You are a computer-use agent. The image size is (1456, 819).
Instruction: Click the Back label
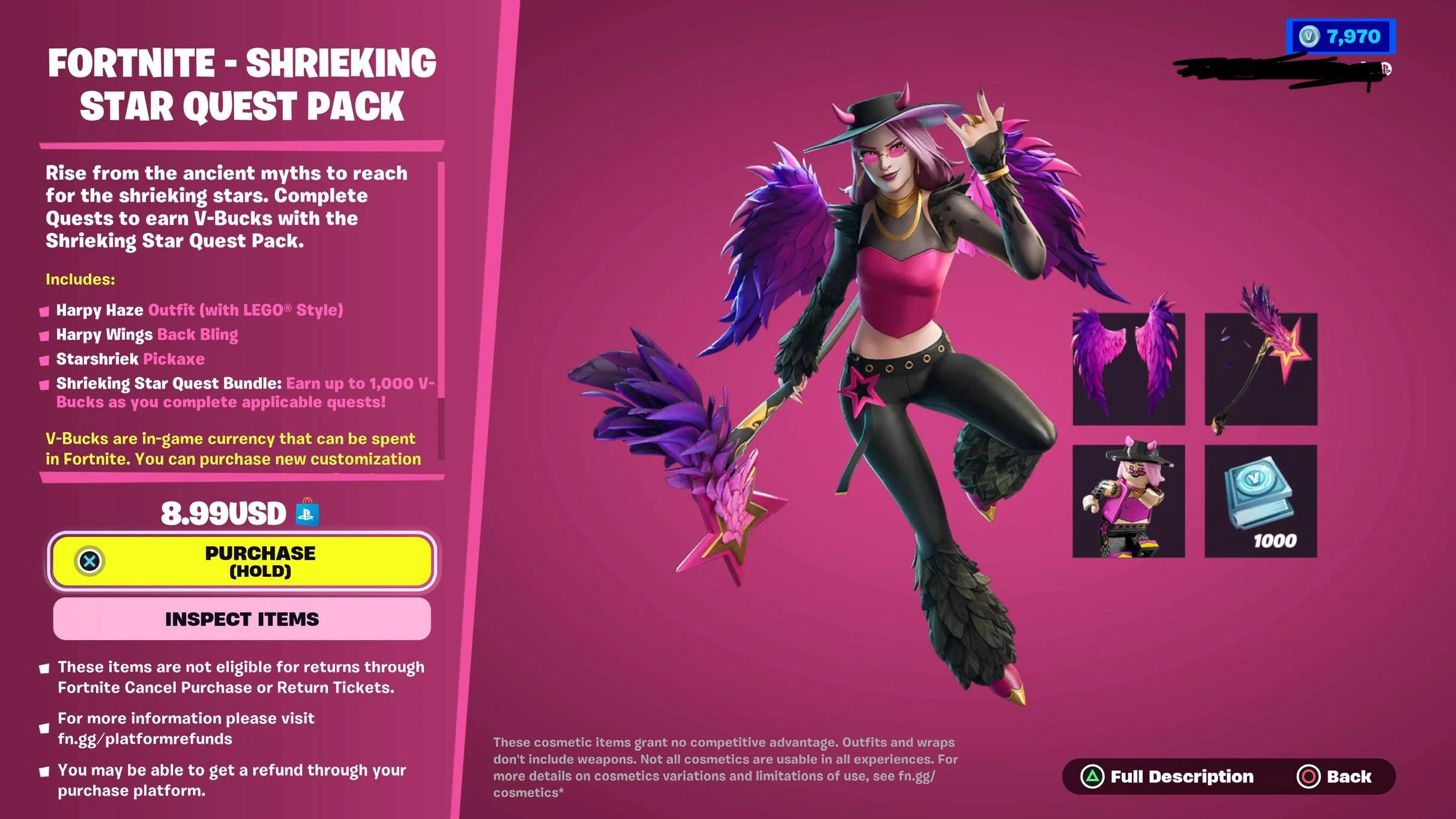(x=1351, y=776)
